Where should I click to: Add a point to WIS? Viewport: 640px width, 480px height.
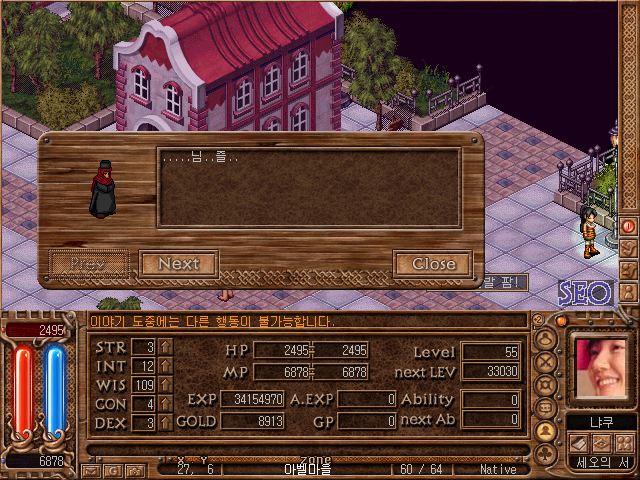click(165, 385)
